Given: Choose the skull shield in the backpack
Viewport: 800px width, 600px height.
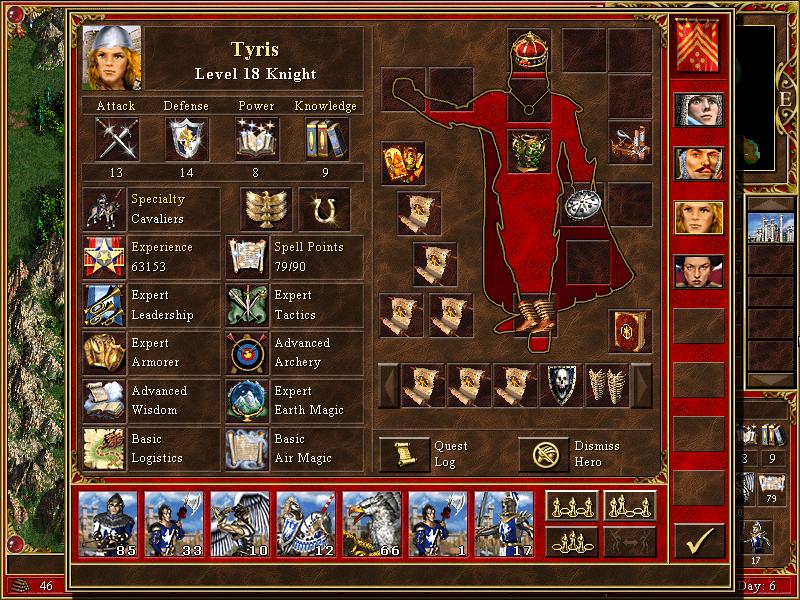Looking at the screenshot, I should [559, 385].
